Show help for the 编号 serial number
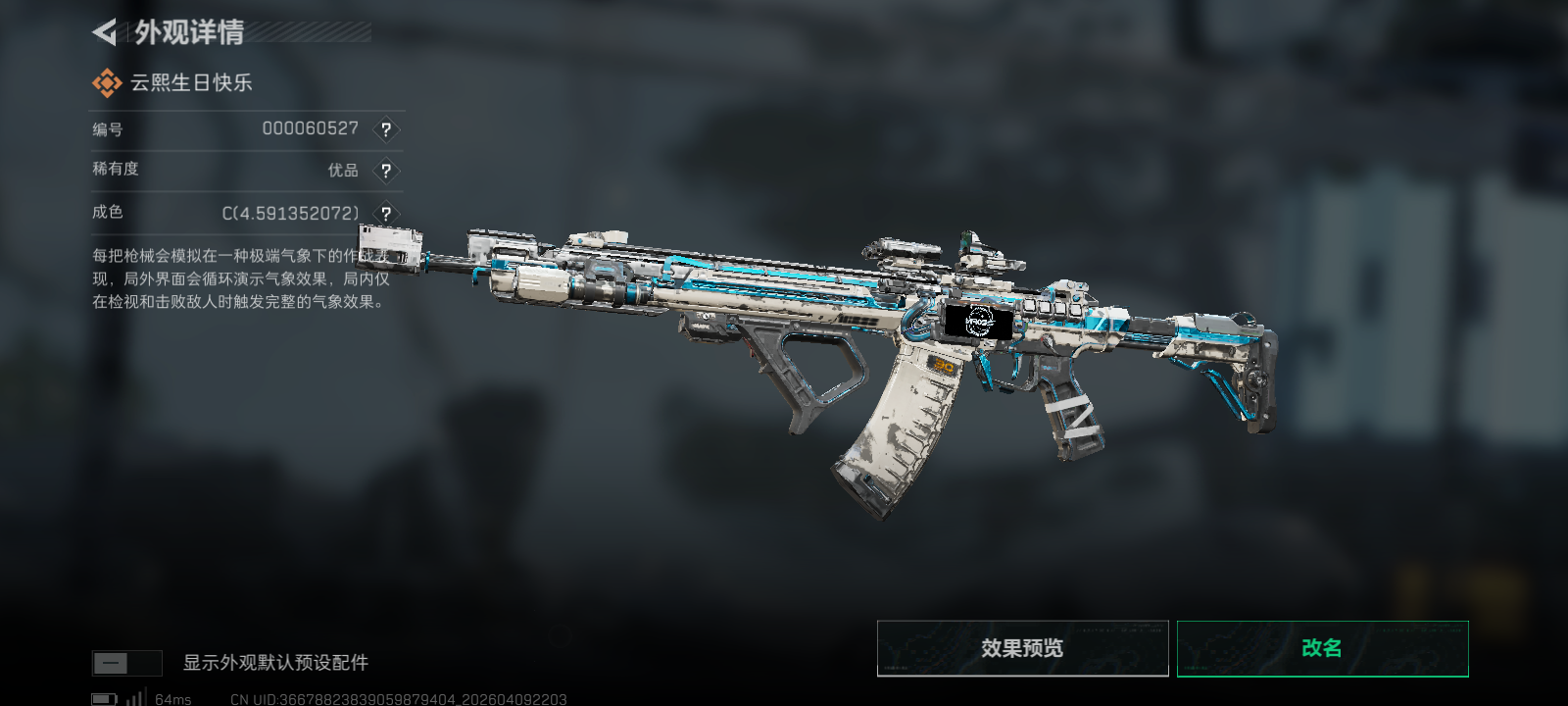The height and width of the screenshot is (706, 1568). point(386,129)
